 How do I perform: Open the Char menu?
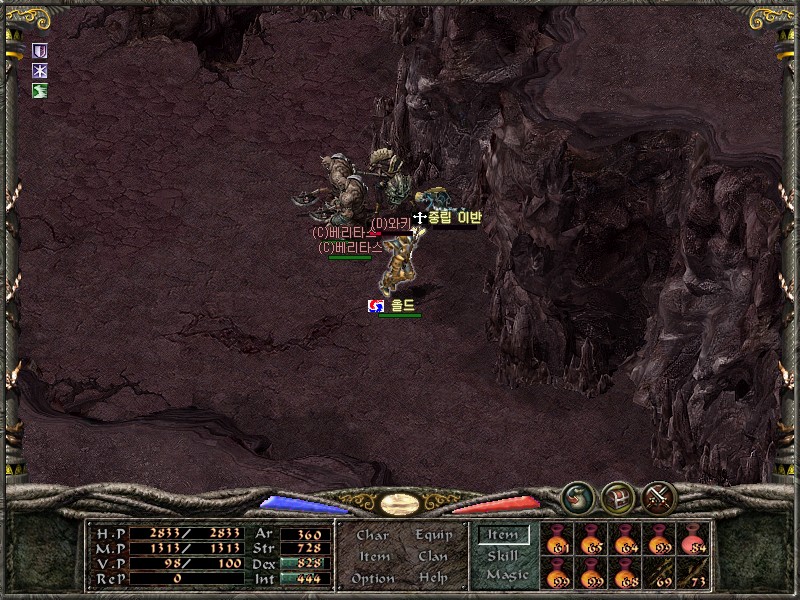pos(372,535)
